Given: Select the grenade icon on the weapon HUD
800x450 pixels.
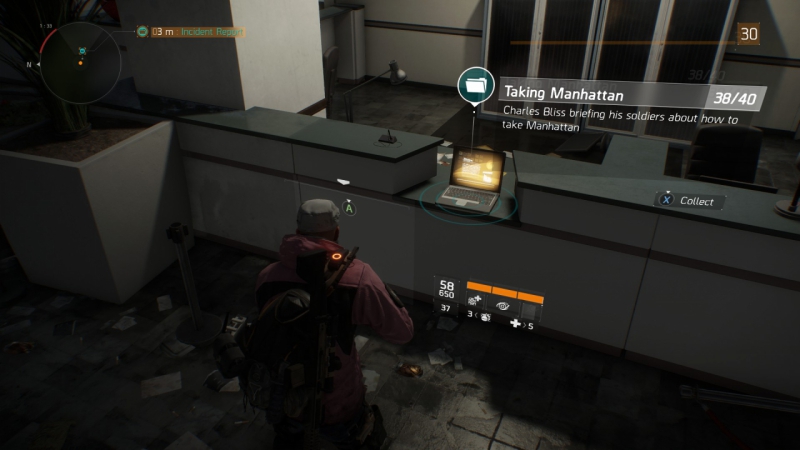Looking at the screenshot, I should tap(485, 316).
